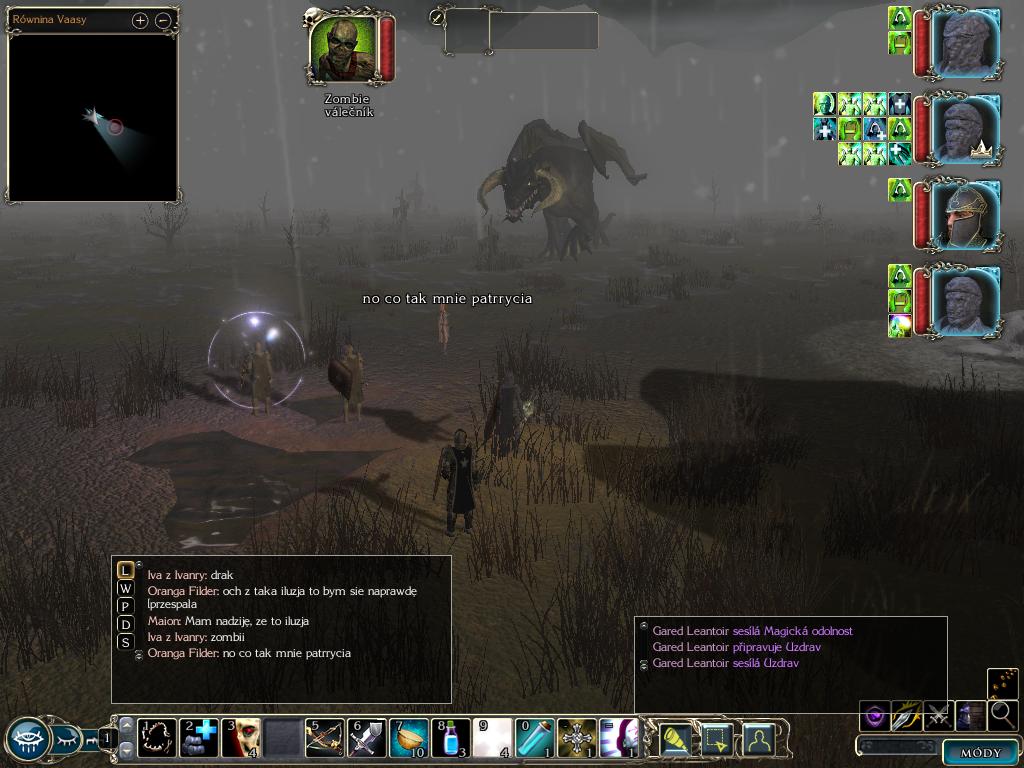Click the Równina Vaasy minimap

click(92, 116)
